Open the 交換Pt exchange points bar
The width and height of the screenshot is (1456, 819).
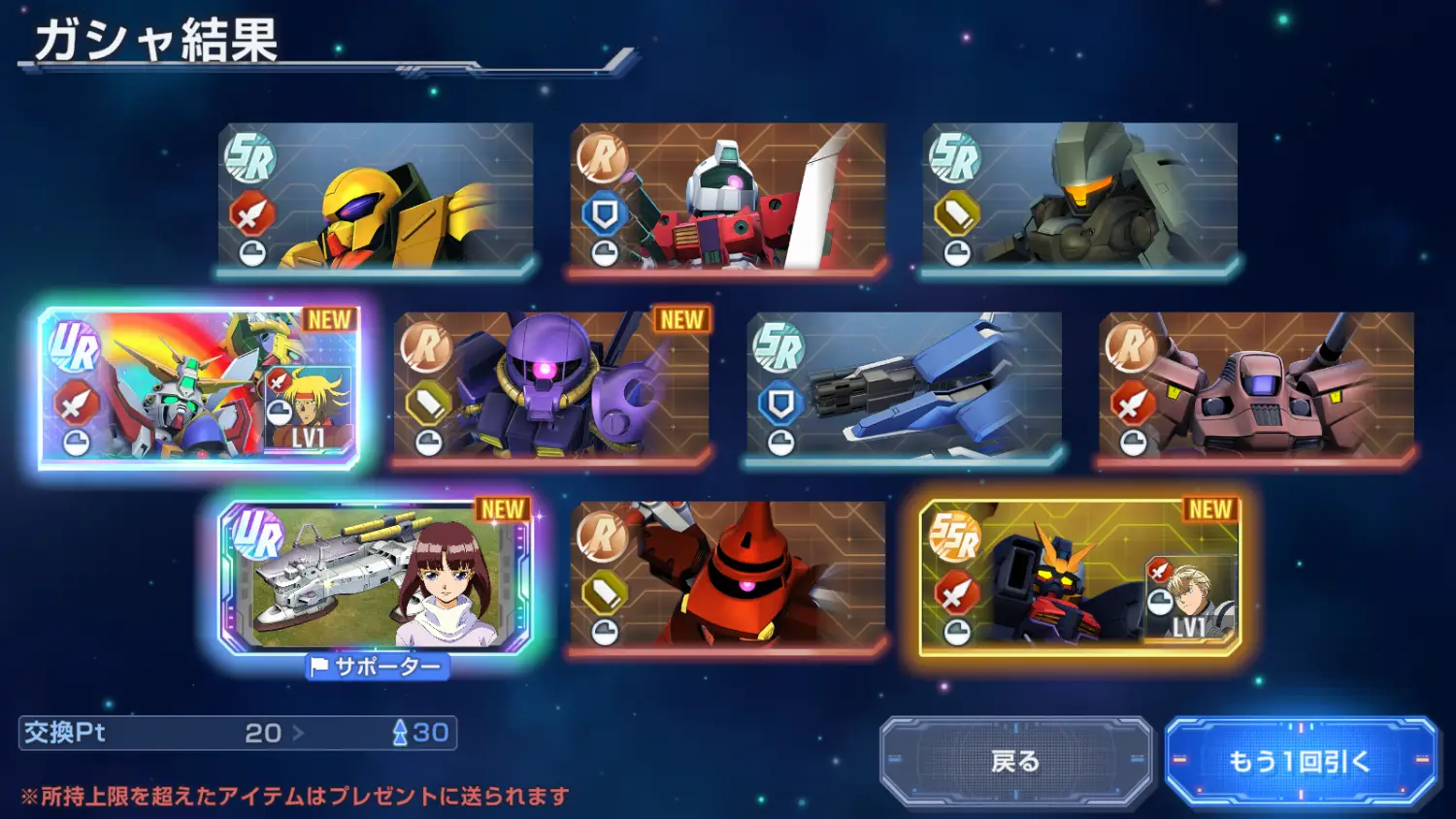(238, 733)
